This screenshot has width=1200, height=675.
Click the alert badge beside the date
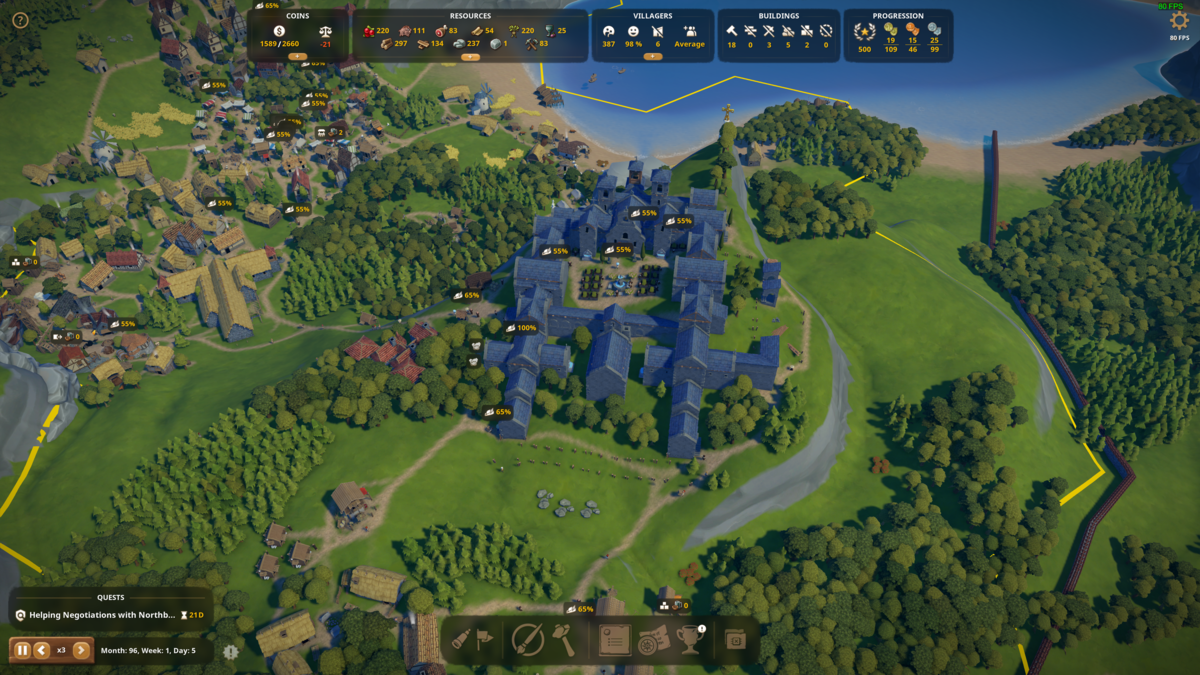231,652
